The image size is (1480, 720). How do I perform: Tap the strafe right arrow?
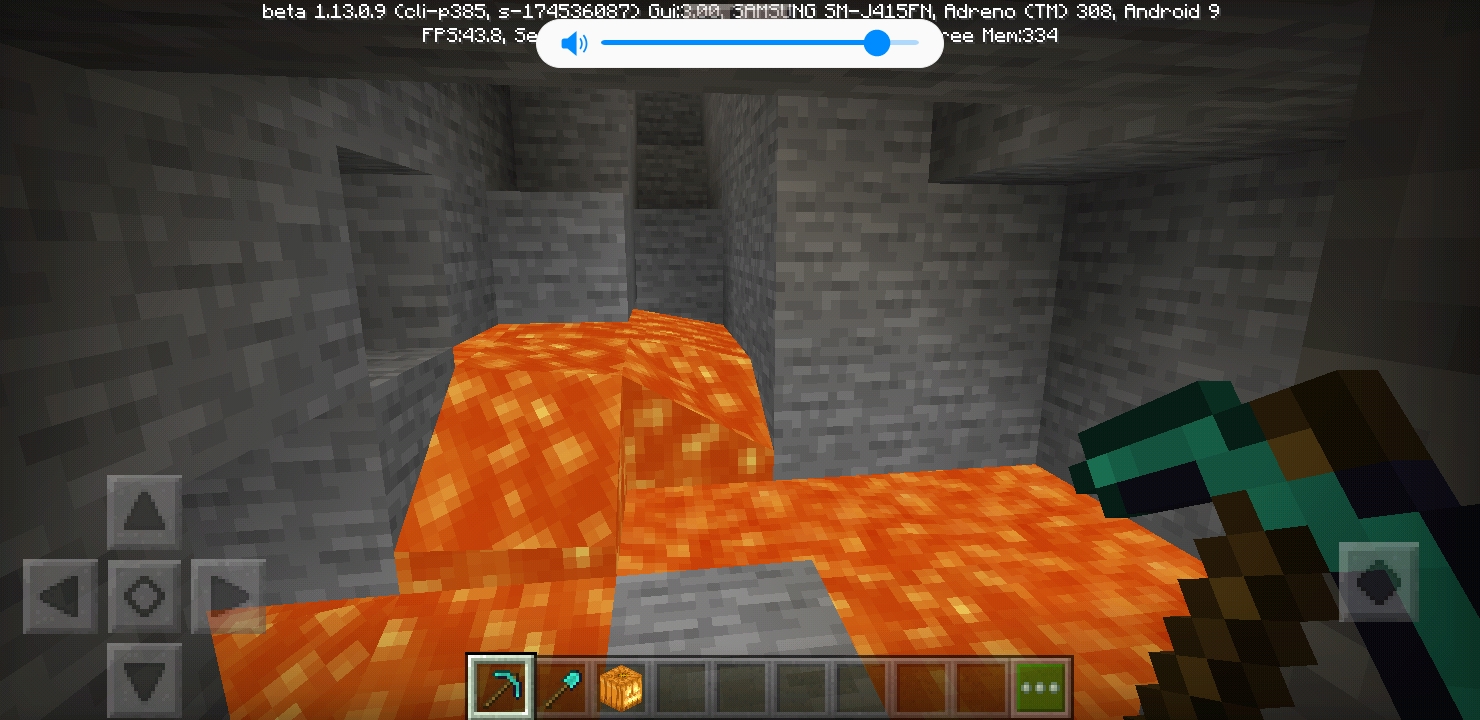229,597
